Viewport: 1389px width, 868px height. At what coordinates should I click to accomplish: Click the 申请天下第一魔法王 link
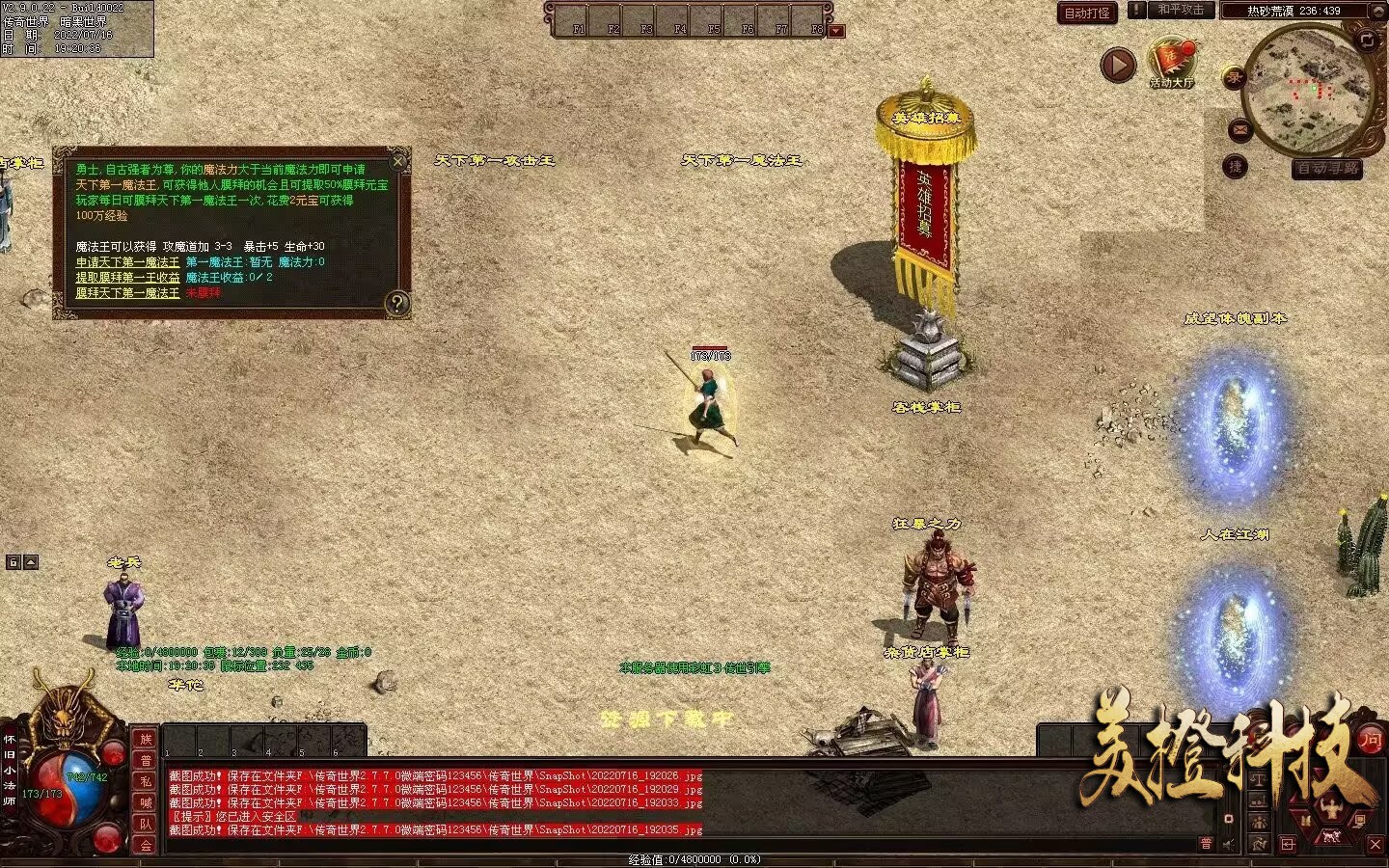(x=127, y=262)
